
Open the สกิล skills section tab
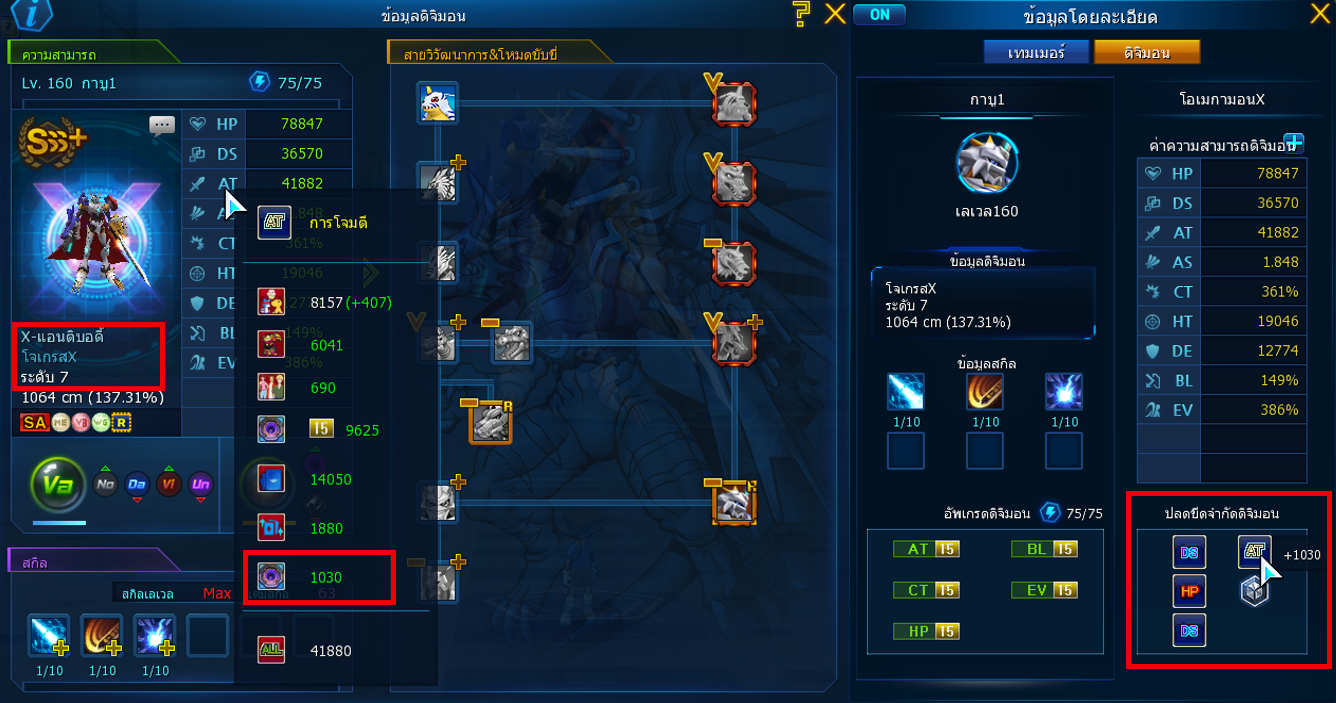pos(35,563)
